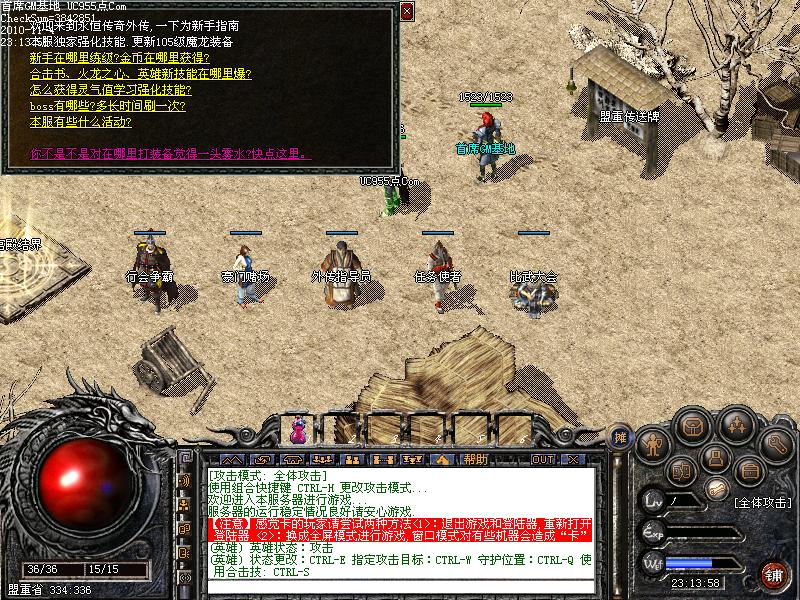Choose the '怎么获得灵气值学习强化技能' link

(124, 90)
